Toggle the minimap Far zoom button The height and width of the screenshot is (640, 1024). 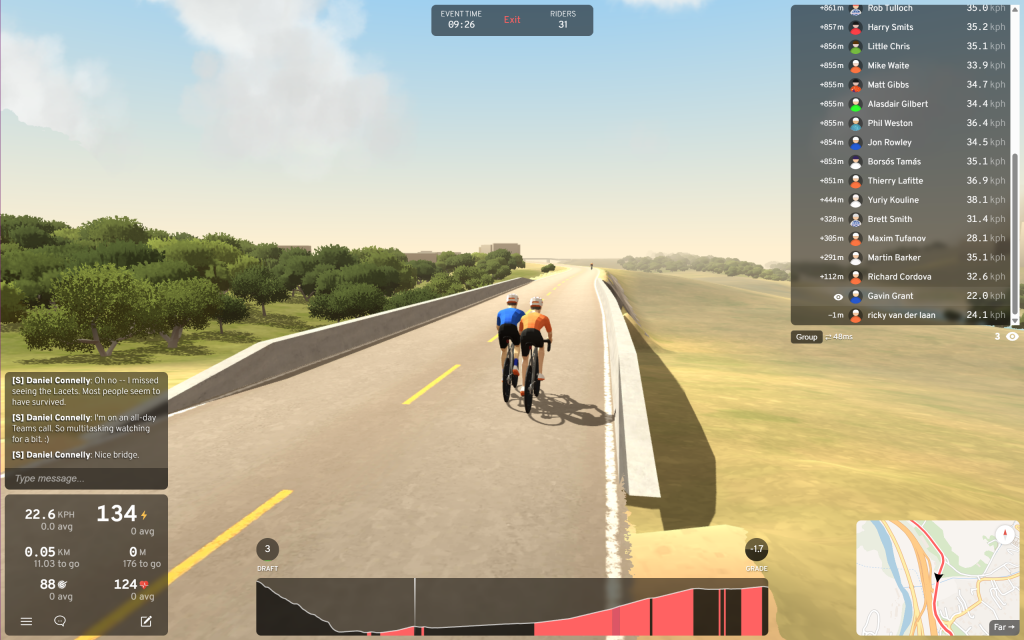(x=1003, y=627)
